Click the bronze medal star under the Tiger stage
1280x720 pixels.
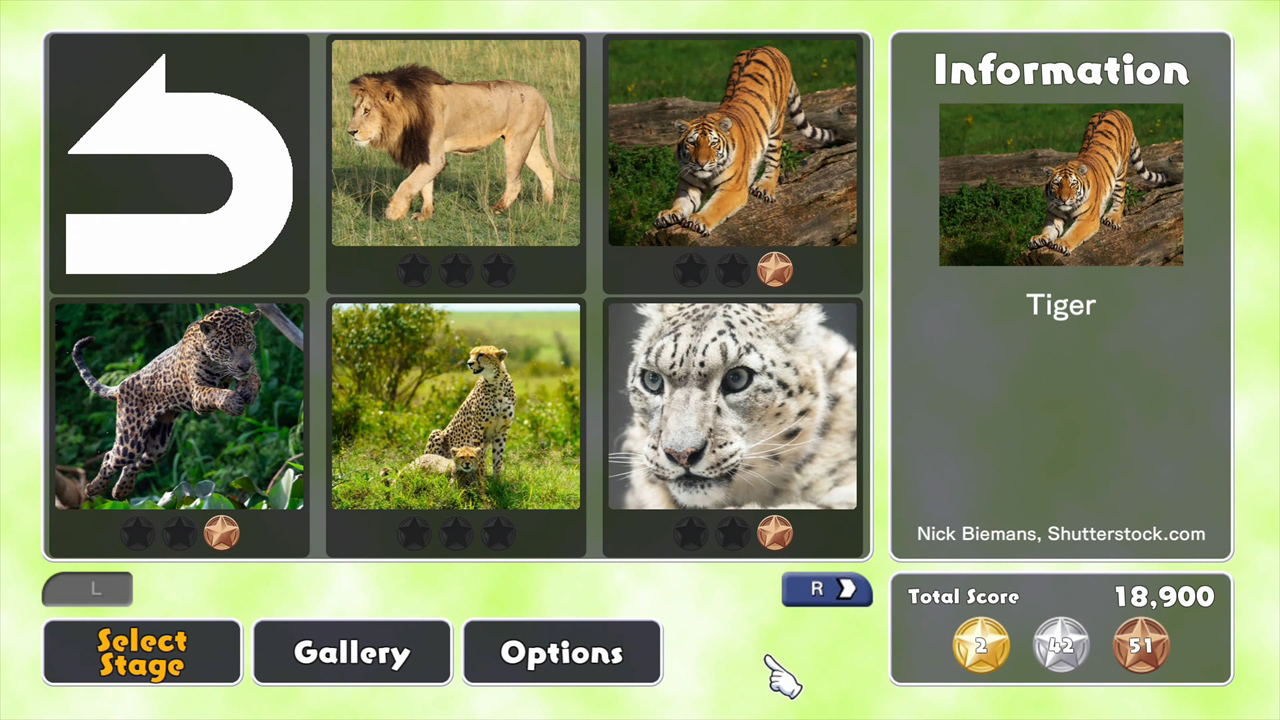(x=777, y=268)
